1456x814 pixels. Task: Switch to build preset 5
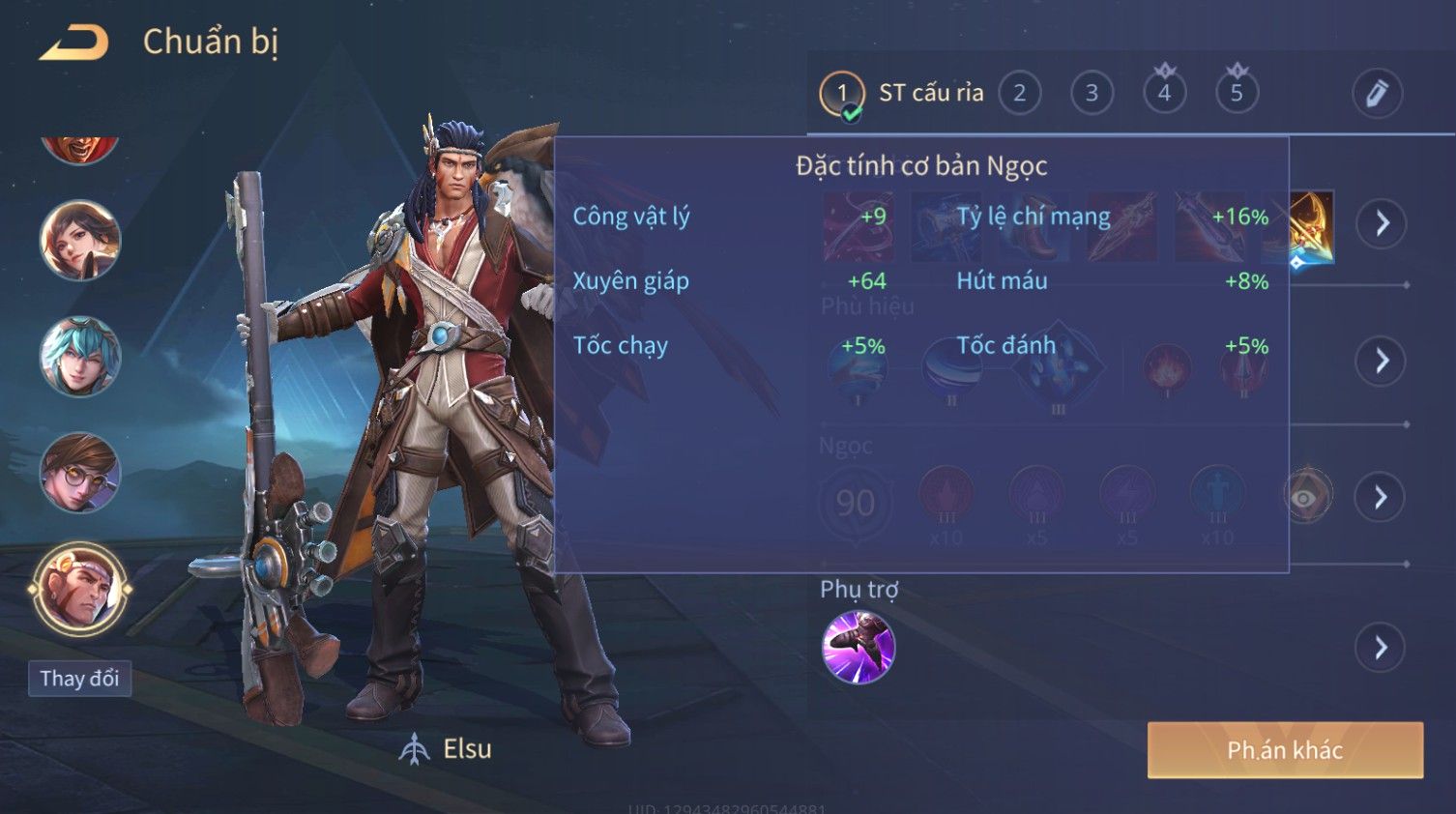pos(1237,94)
